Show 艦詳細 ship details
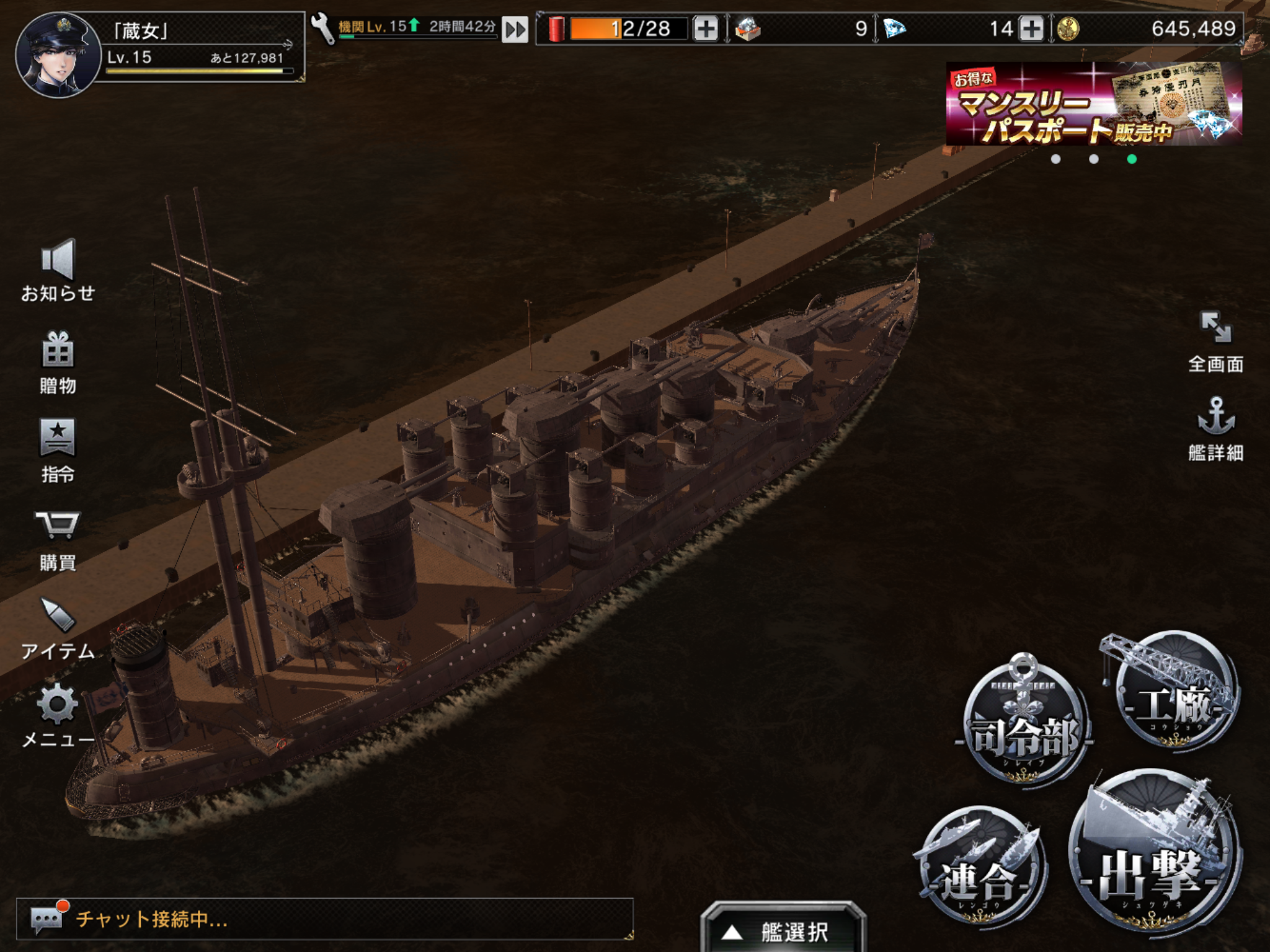Screen dimensions: 1270x952 point(1215,429)
